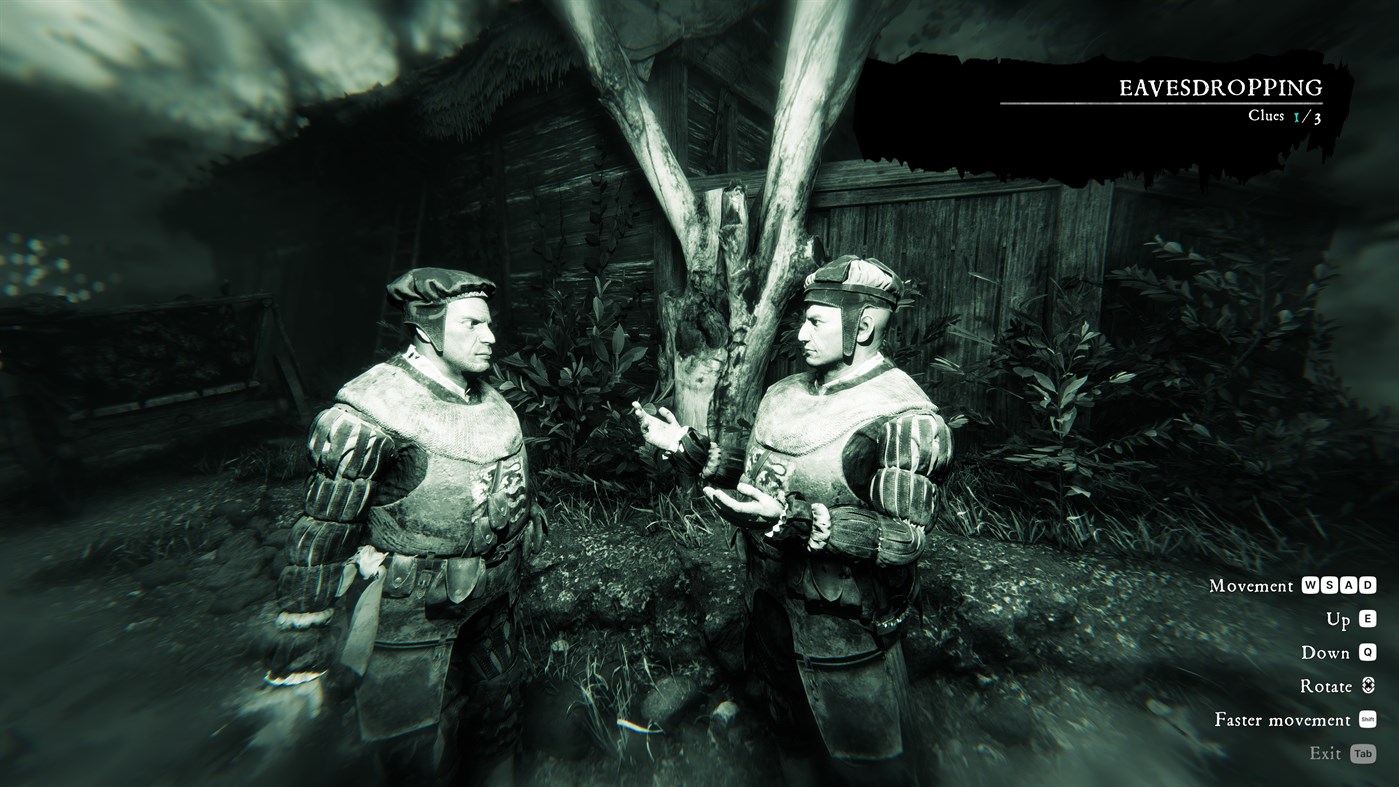Click the E key icon beside Up
This screenshot has width=1399, height=787.
[1367, 618]
